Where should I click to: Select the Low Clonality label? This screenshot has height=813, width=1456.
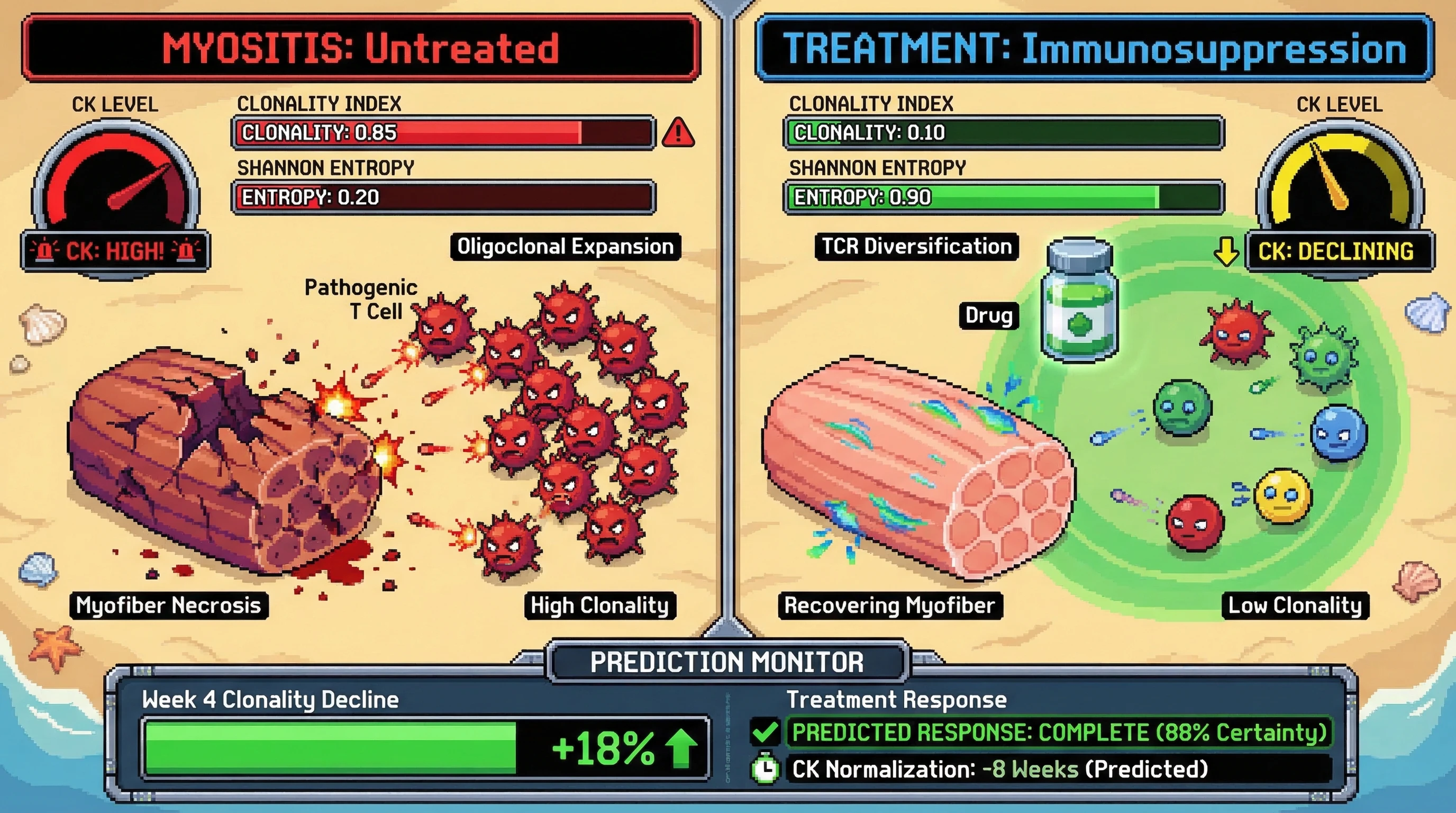coord(1295,606)
